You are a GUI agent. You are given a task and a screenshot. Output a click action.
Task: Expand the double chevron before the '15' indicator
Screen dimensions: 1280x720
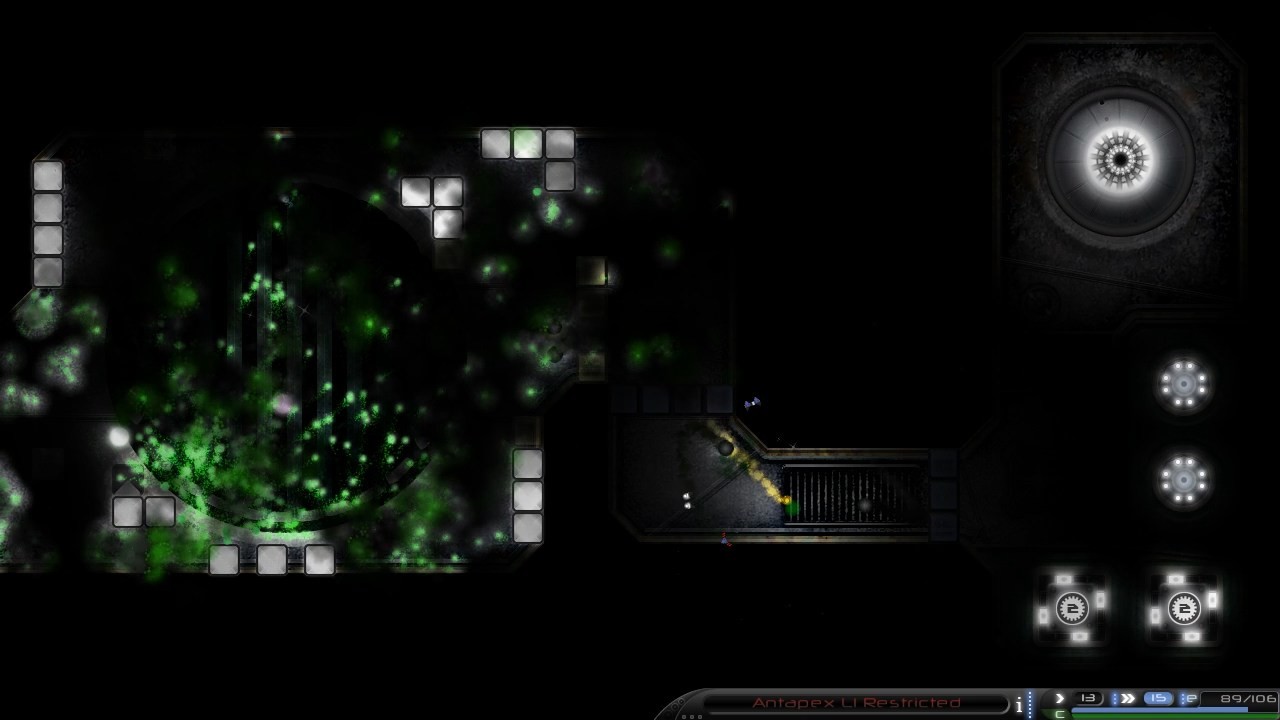tap(1128, 698)
